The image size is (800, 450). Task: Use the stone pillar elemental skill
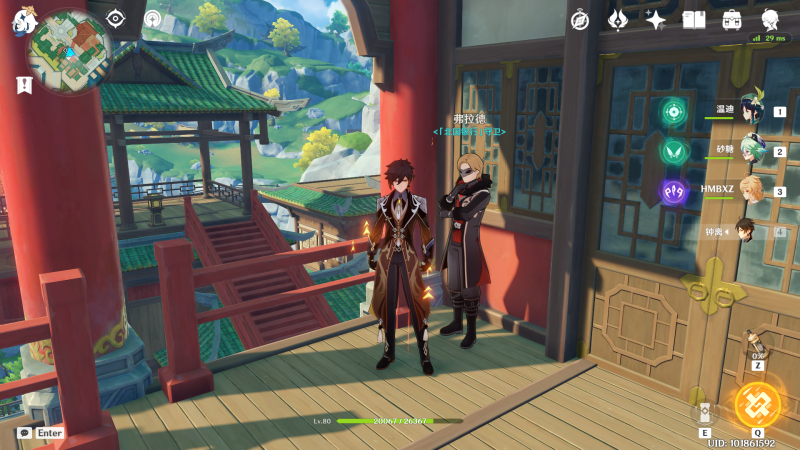pos(706,412)
